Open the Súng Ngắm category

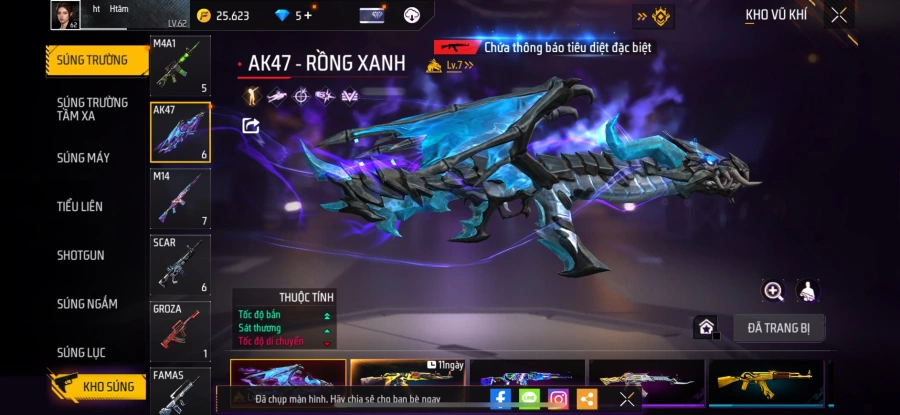(87, 304)
